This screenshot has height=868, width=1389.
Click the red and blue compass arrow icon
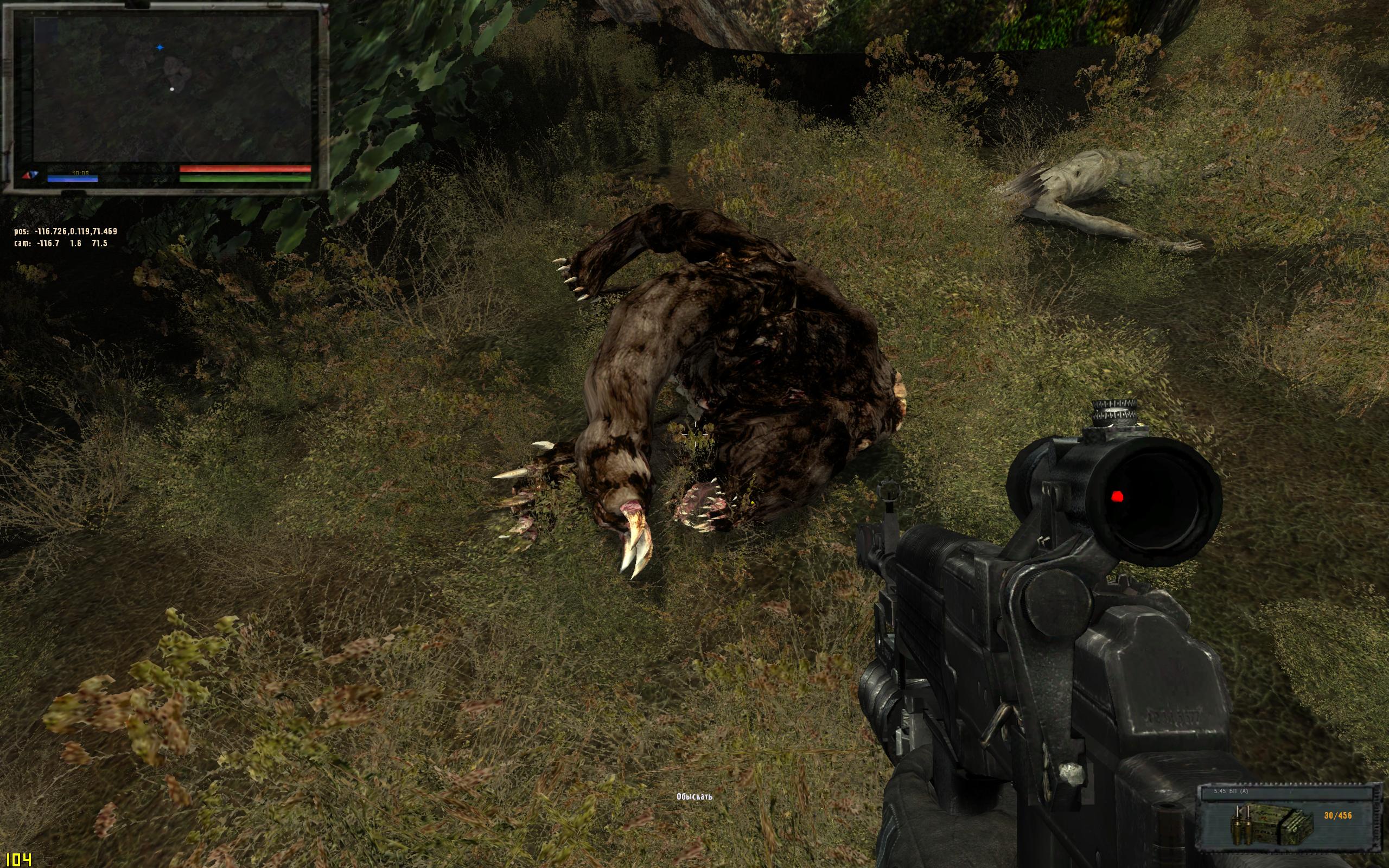29,175
